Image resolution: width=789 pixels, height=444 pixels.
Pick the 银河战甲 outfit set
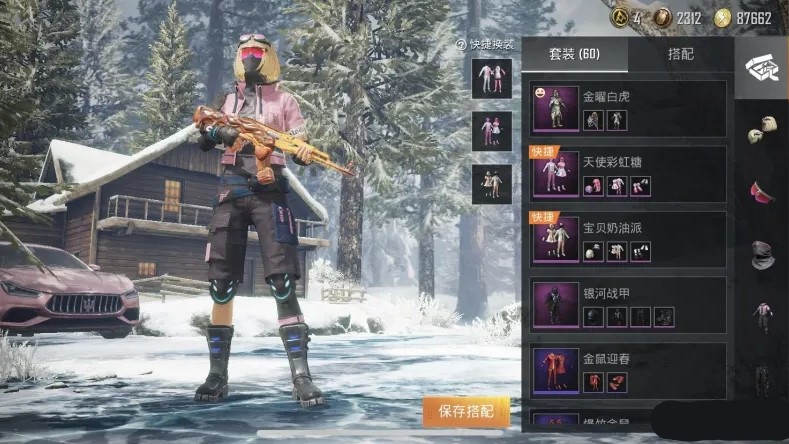(x=628, y=305)
